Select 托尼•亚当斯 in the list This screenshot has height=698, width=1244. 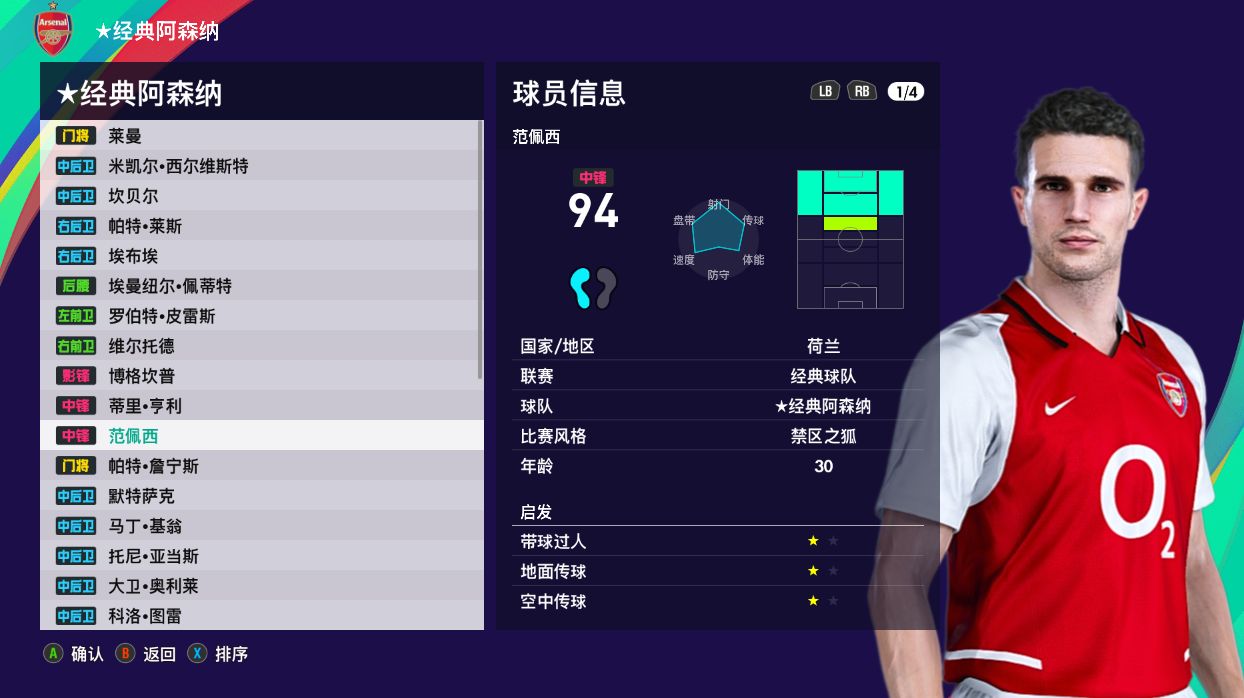click(260, 556)
